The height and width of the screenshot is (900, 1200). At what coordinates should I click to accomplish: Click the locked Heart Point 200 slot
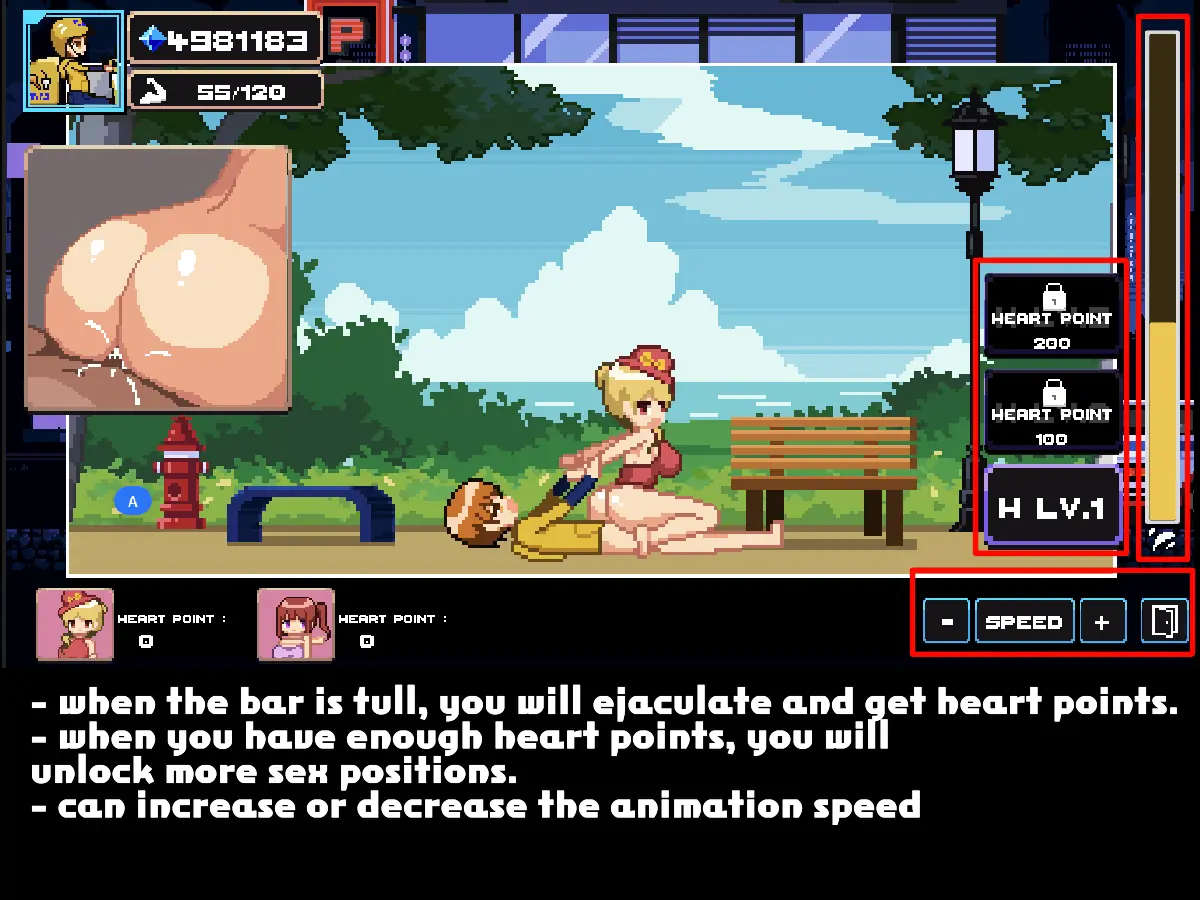pos(1052,316)
